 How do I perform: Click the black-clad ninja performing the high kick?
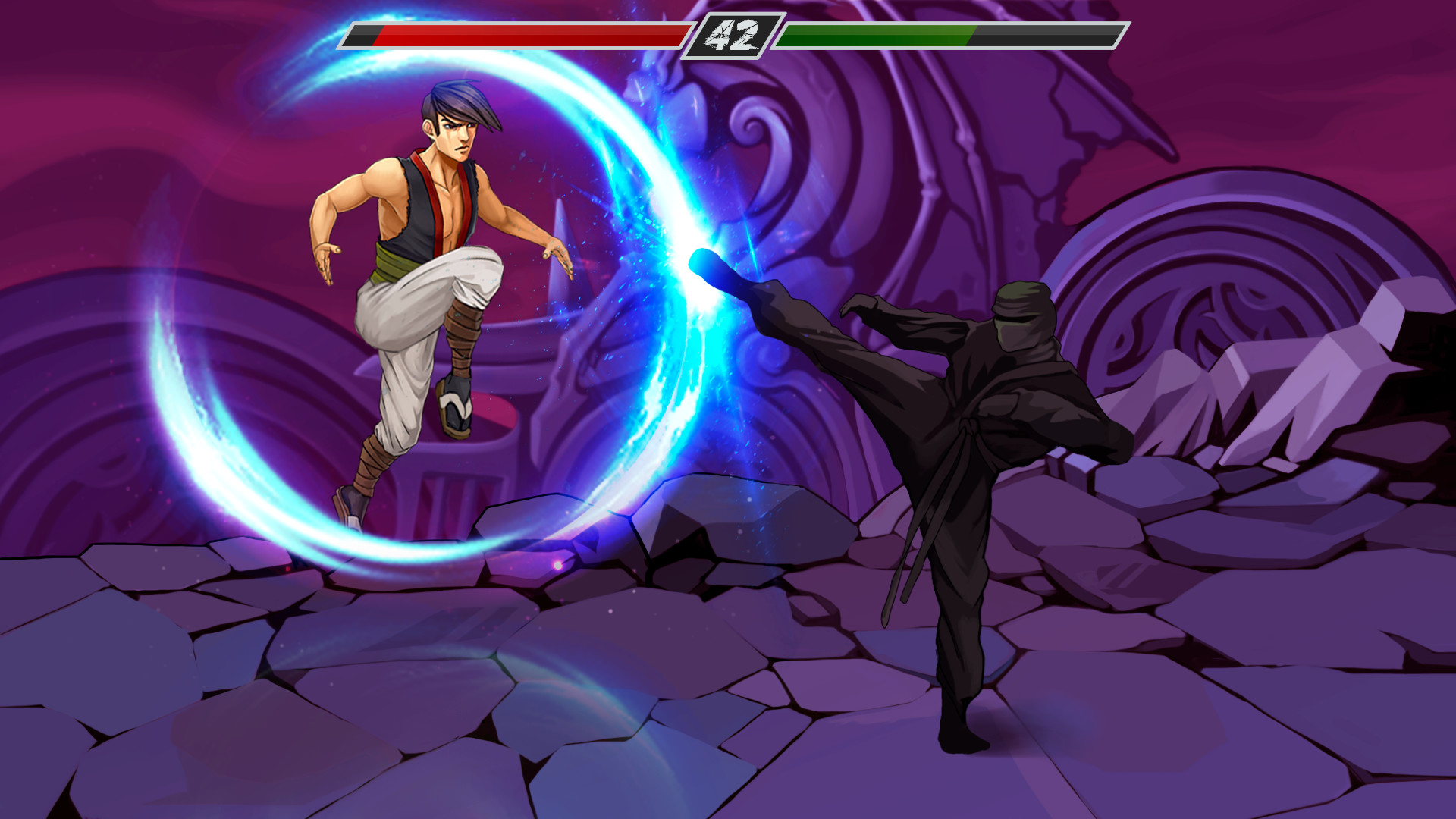click(971, 470)
